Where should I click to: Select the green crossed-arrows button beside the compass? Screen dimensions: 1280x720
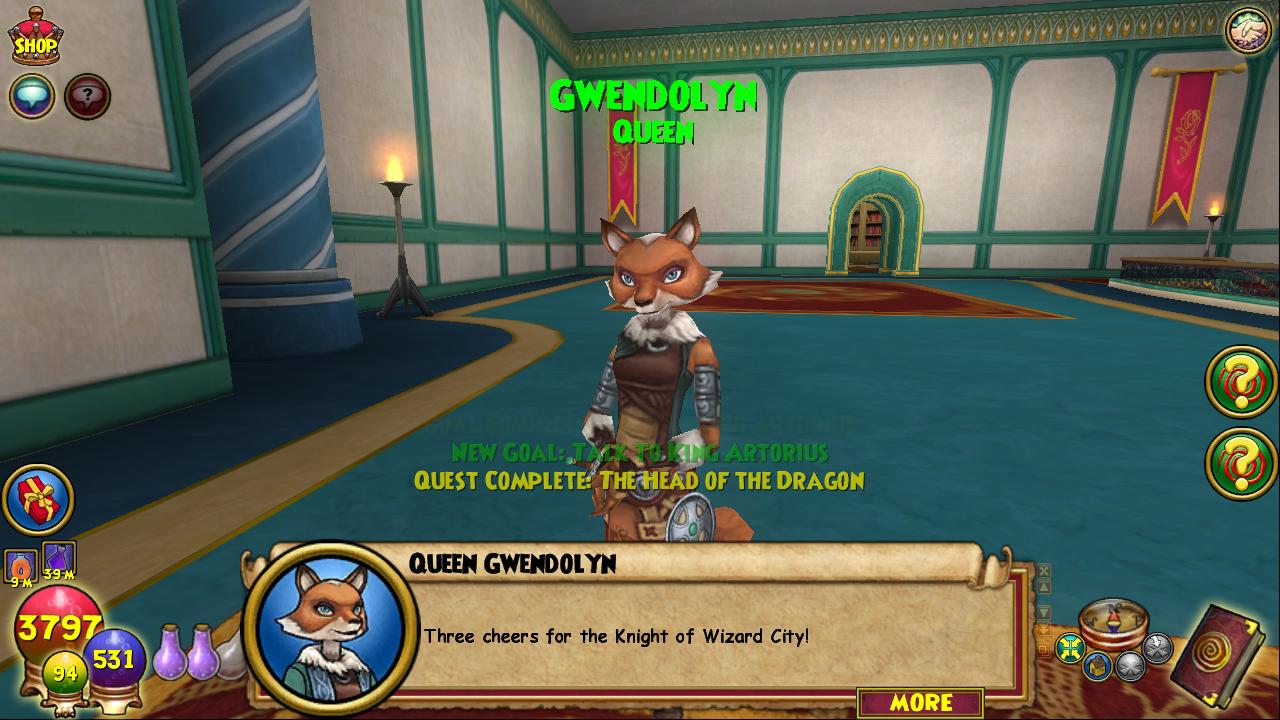pyautogui.click(x=1070, y=648)
